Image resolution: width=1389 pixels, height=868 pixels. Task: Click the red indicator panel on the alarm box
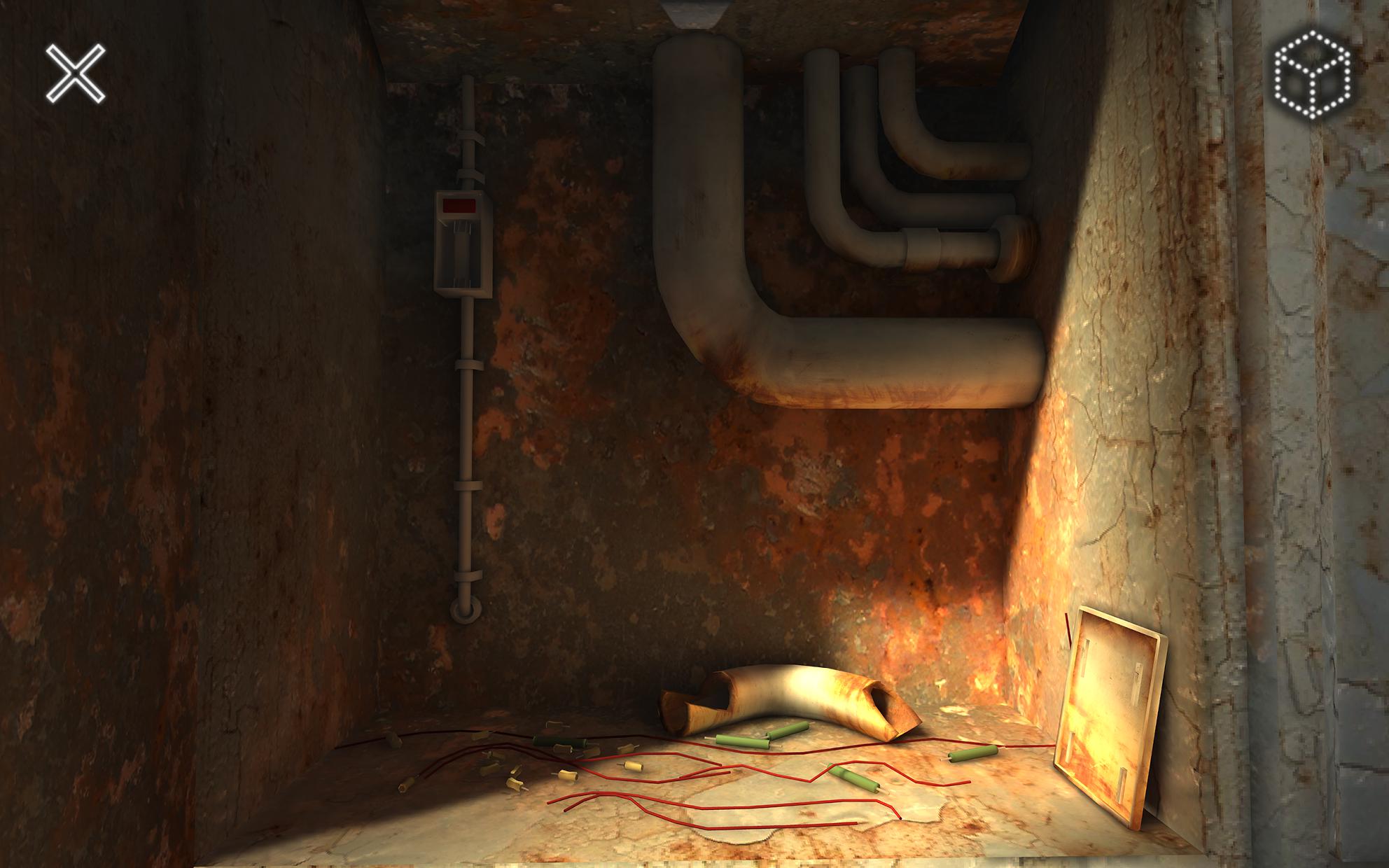tap(459, 205)
